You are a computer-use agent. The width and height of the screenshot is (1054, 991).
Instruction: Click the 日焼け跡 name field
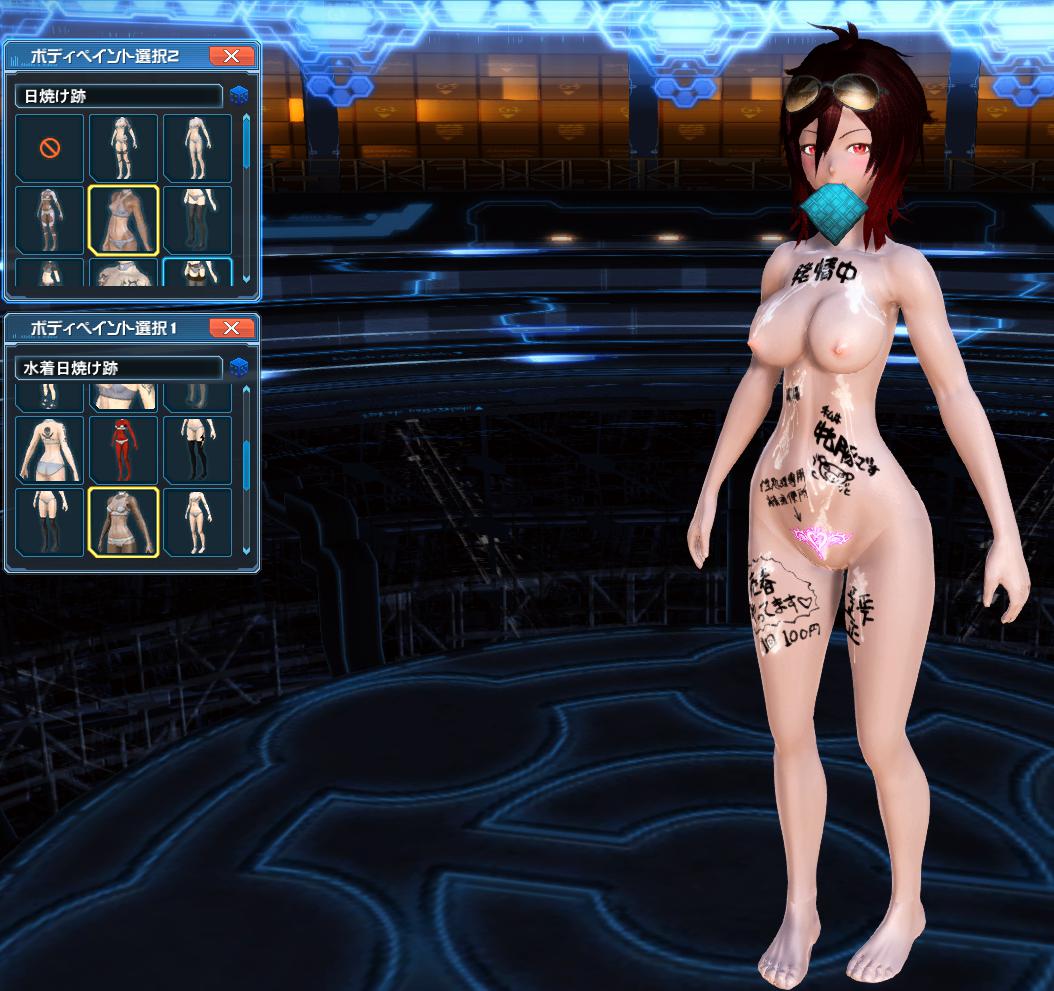click(x=118, y=96)
